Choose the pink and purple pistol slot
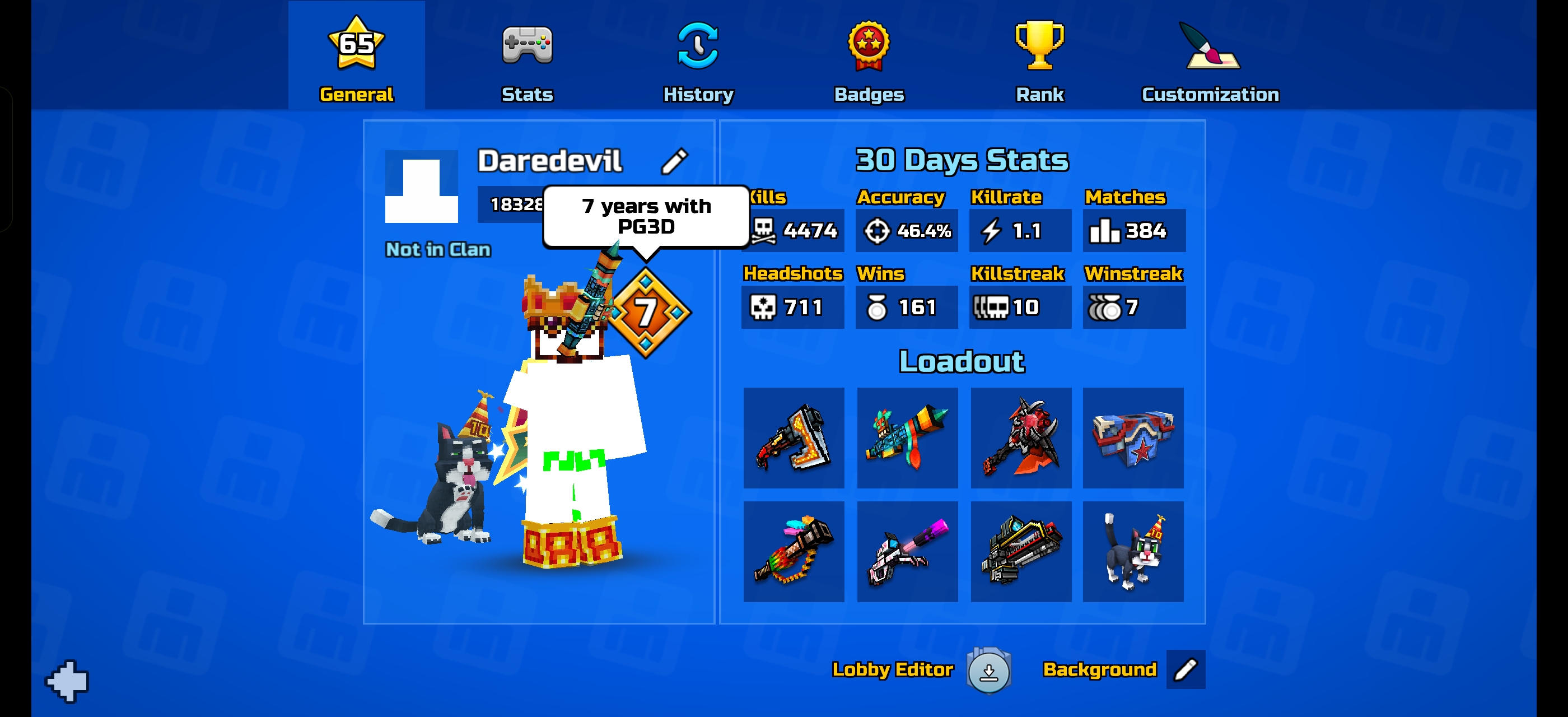 907,551
